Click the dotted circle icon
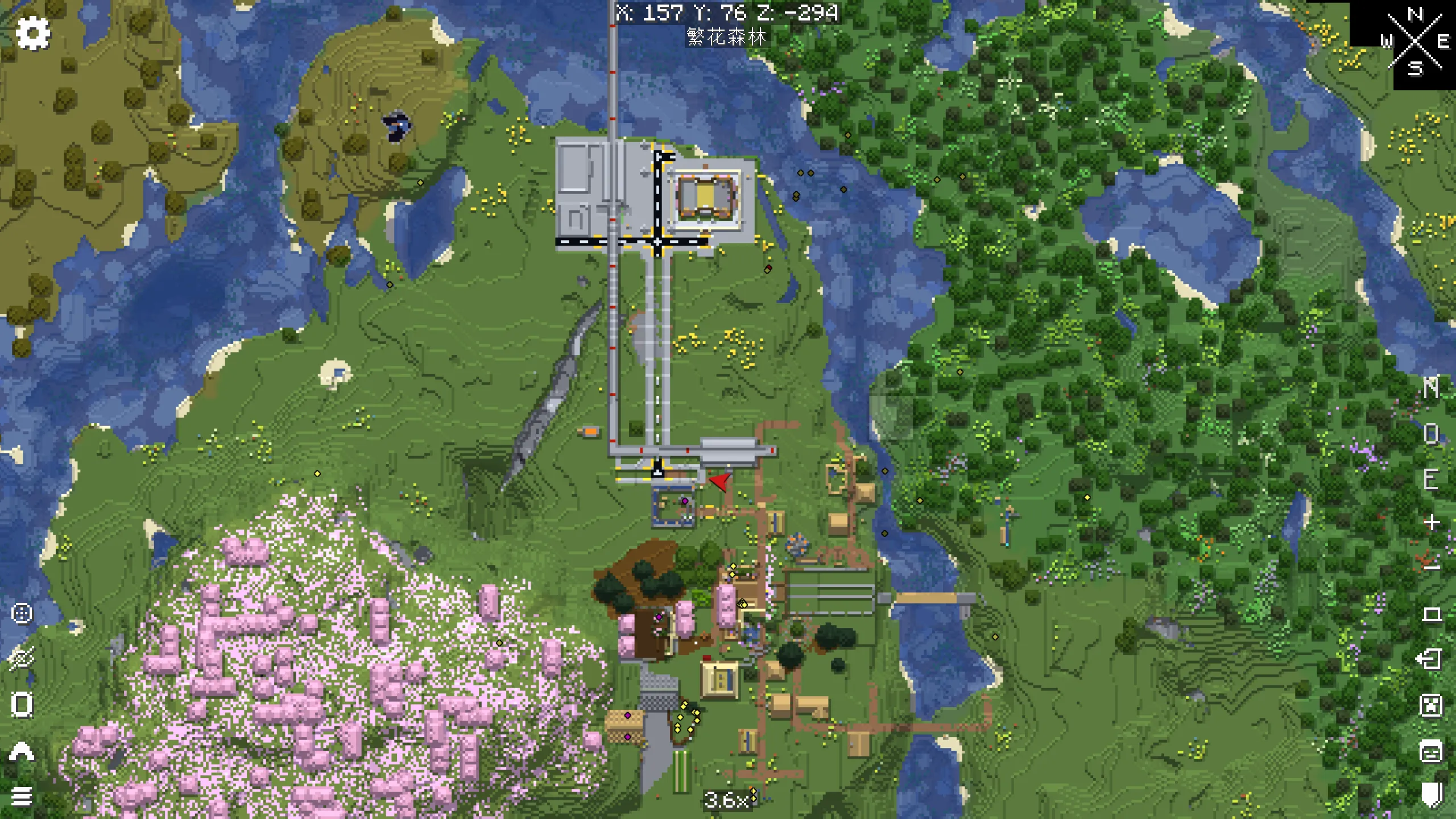 22,614
